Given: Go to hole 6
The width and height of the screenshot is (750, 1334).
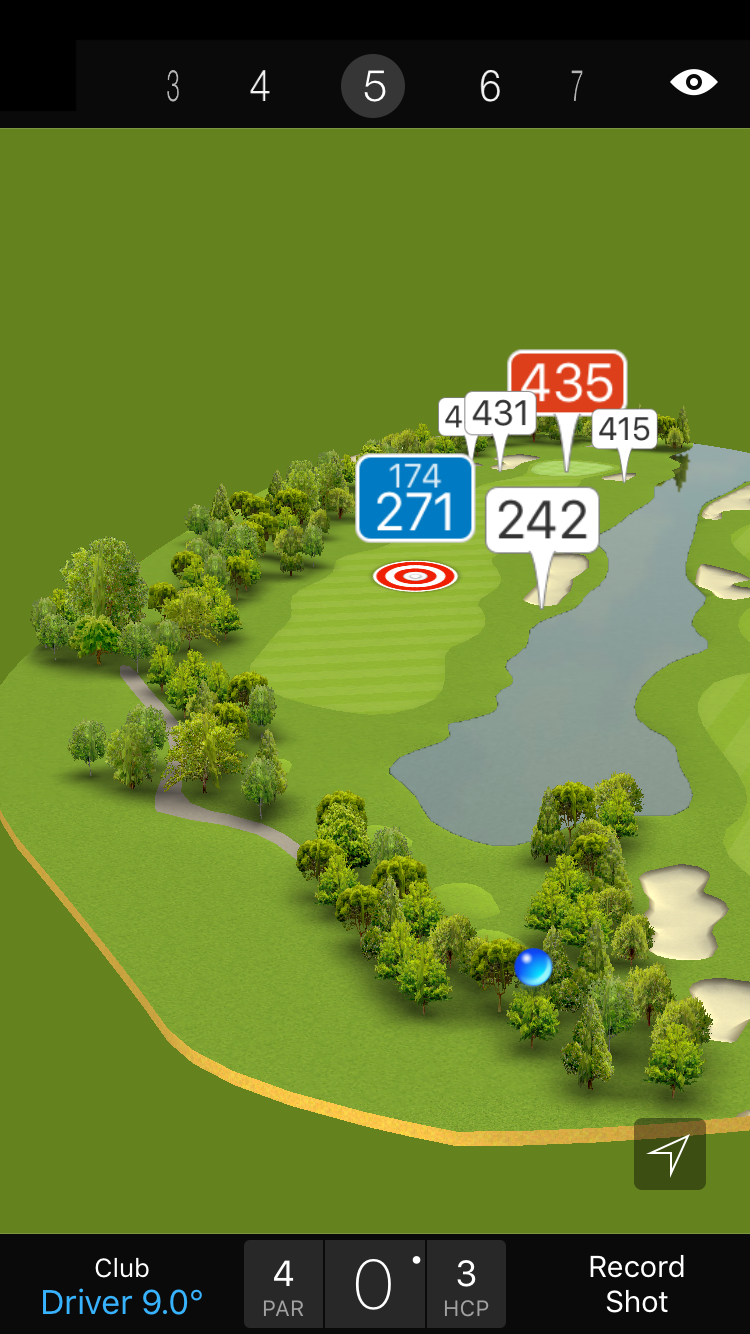Looking at the screenshot, I should [x=489, y=87].
